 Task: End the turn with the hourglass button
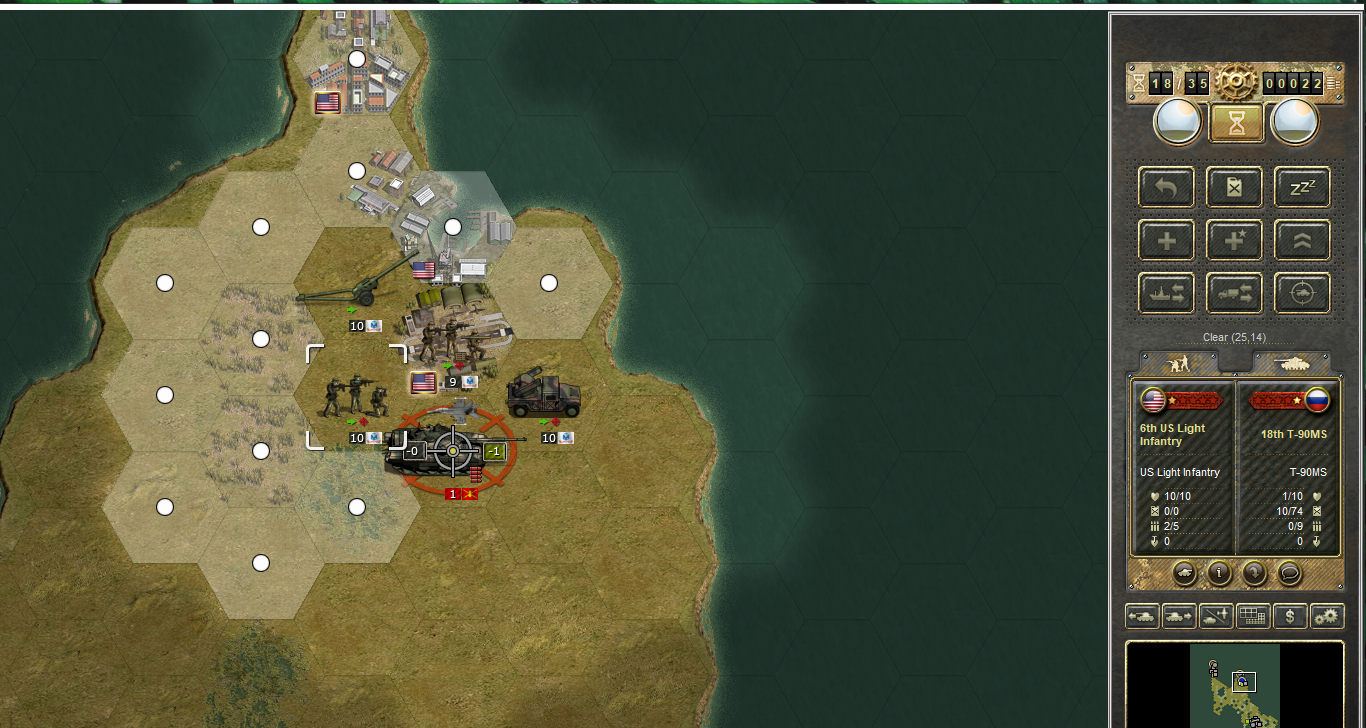[1234, 122]
